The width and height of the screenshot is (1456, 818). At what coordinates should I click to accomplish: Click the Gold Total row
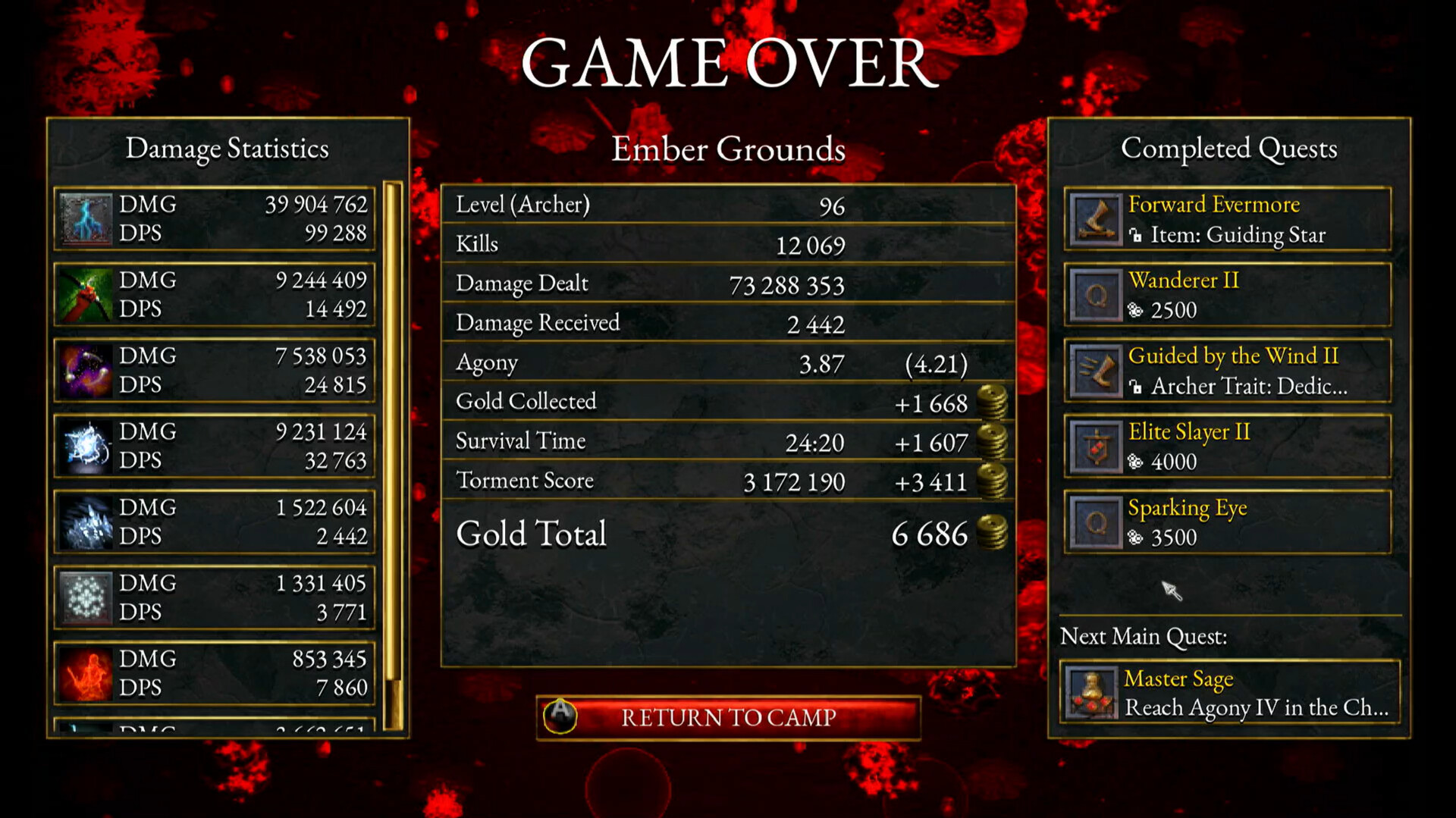point(726,534)
